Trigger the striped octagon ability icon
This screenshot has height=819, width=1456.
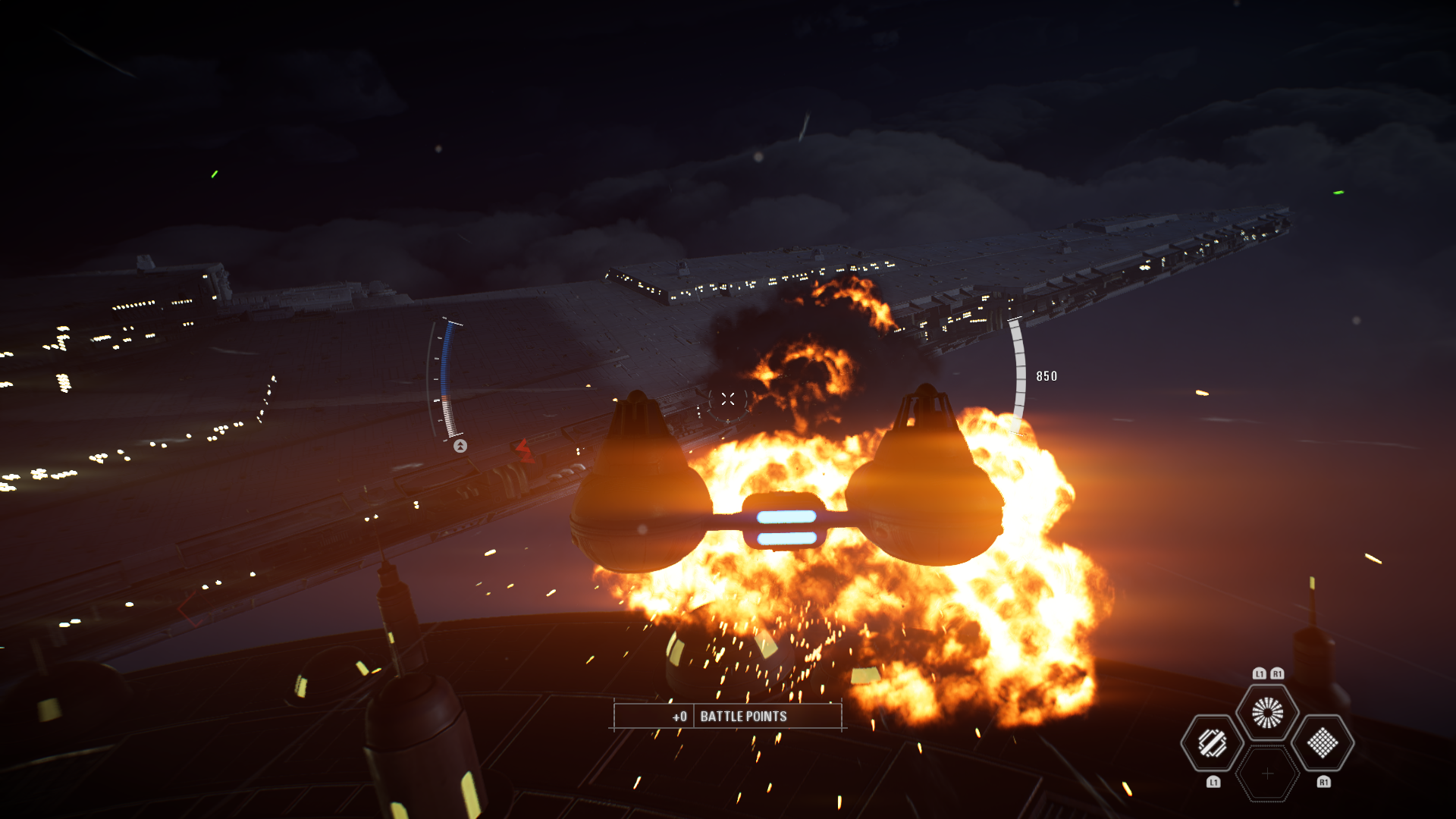coord(1212,743)
